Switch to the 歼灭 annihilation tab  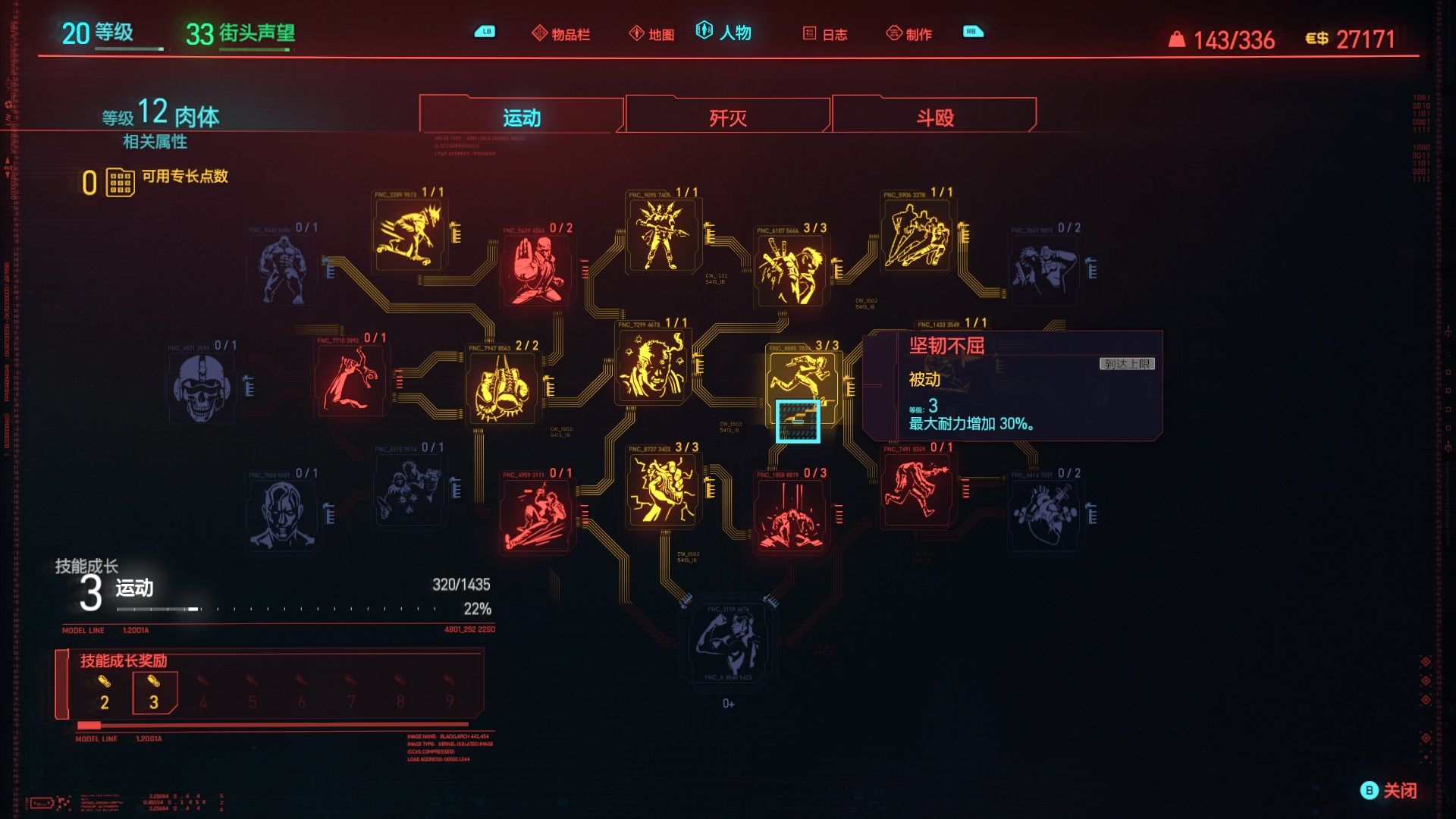point(728,118)
